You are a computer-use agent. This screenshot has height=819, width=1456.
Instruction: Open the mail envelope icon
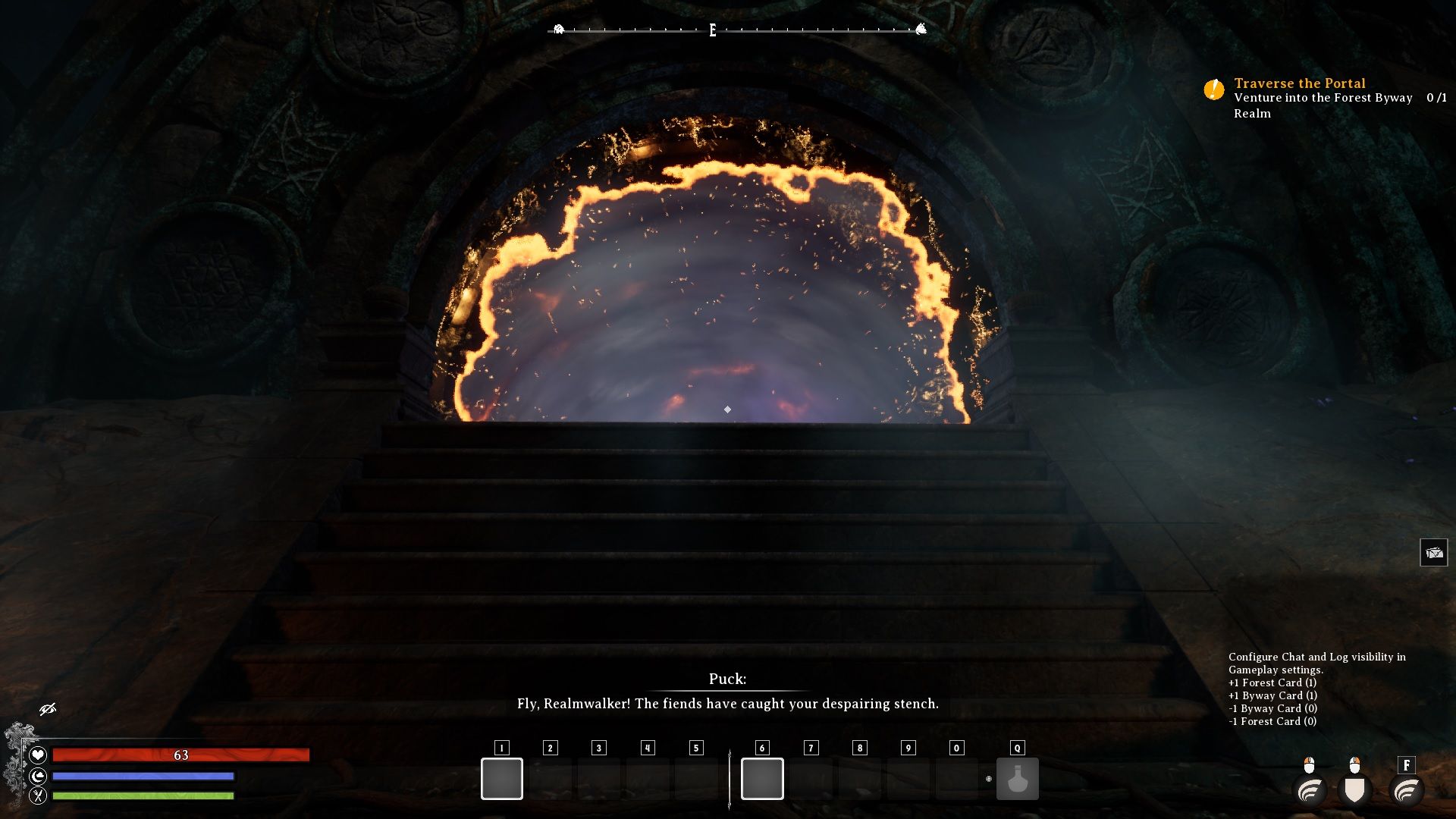coord(1433,553)
